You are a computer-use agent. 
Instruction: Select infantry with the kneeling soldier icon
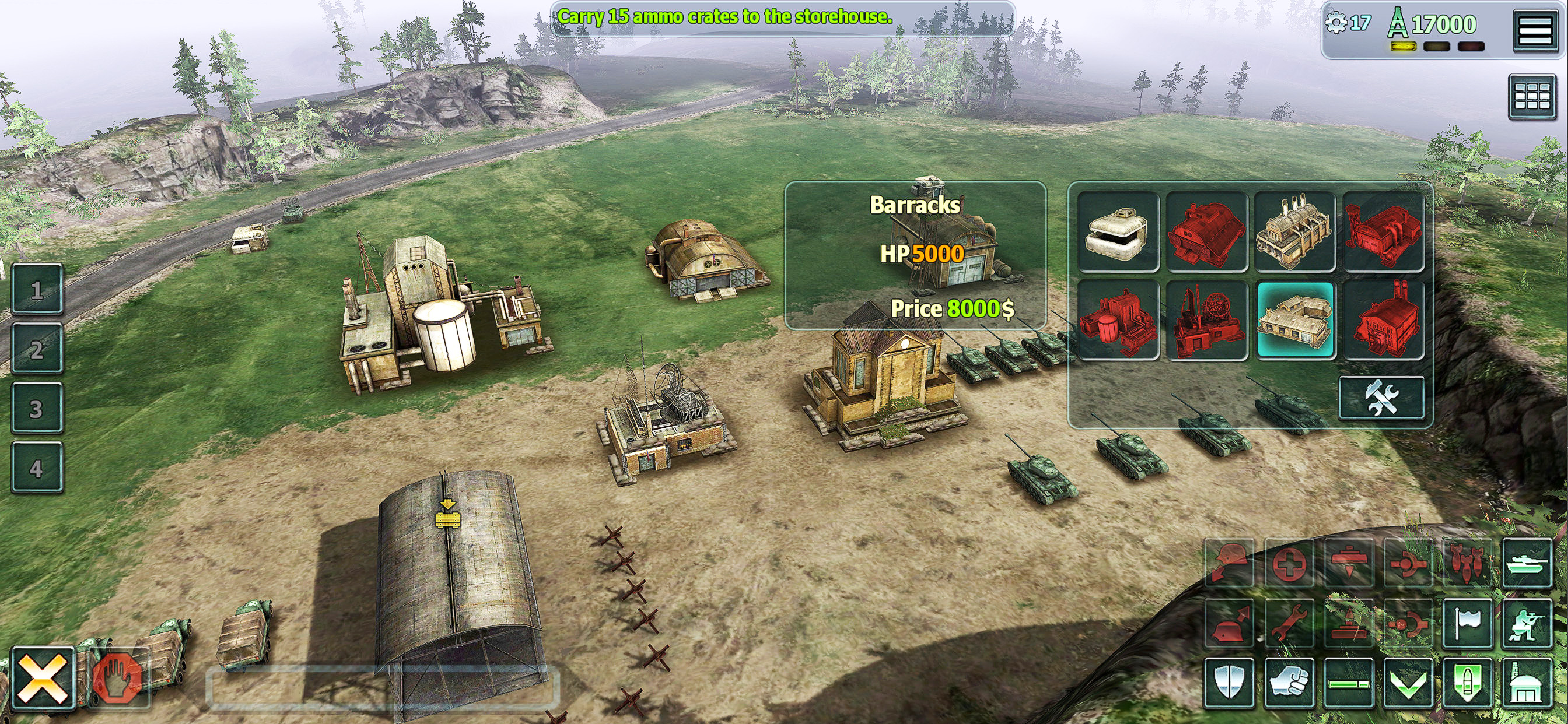tap(1527, 623)
